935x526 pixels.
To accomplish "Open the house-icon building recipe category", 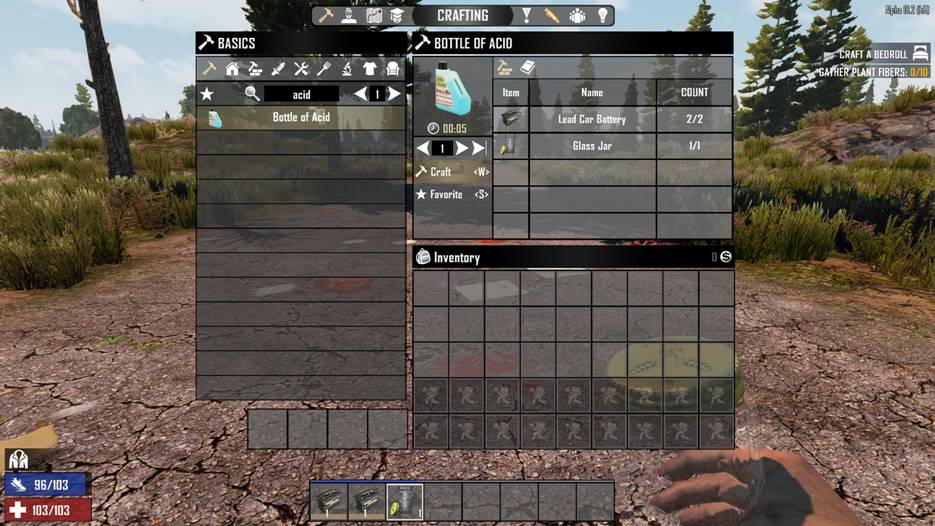I will (x=232, y=69).
